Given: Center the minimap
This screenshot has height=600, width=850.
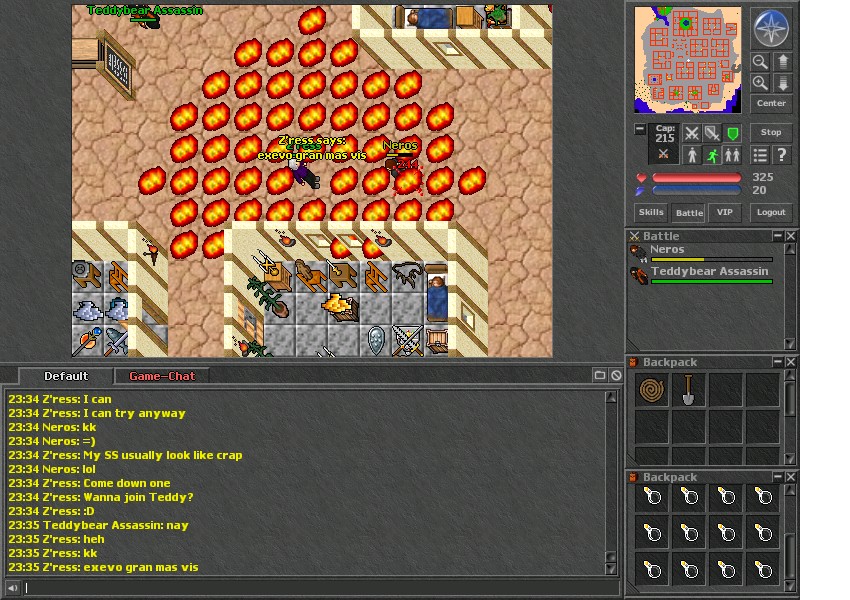Looking at the screenshot, I should 771,103.
